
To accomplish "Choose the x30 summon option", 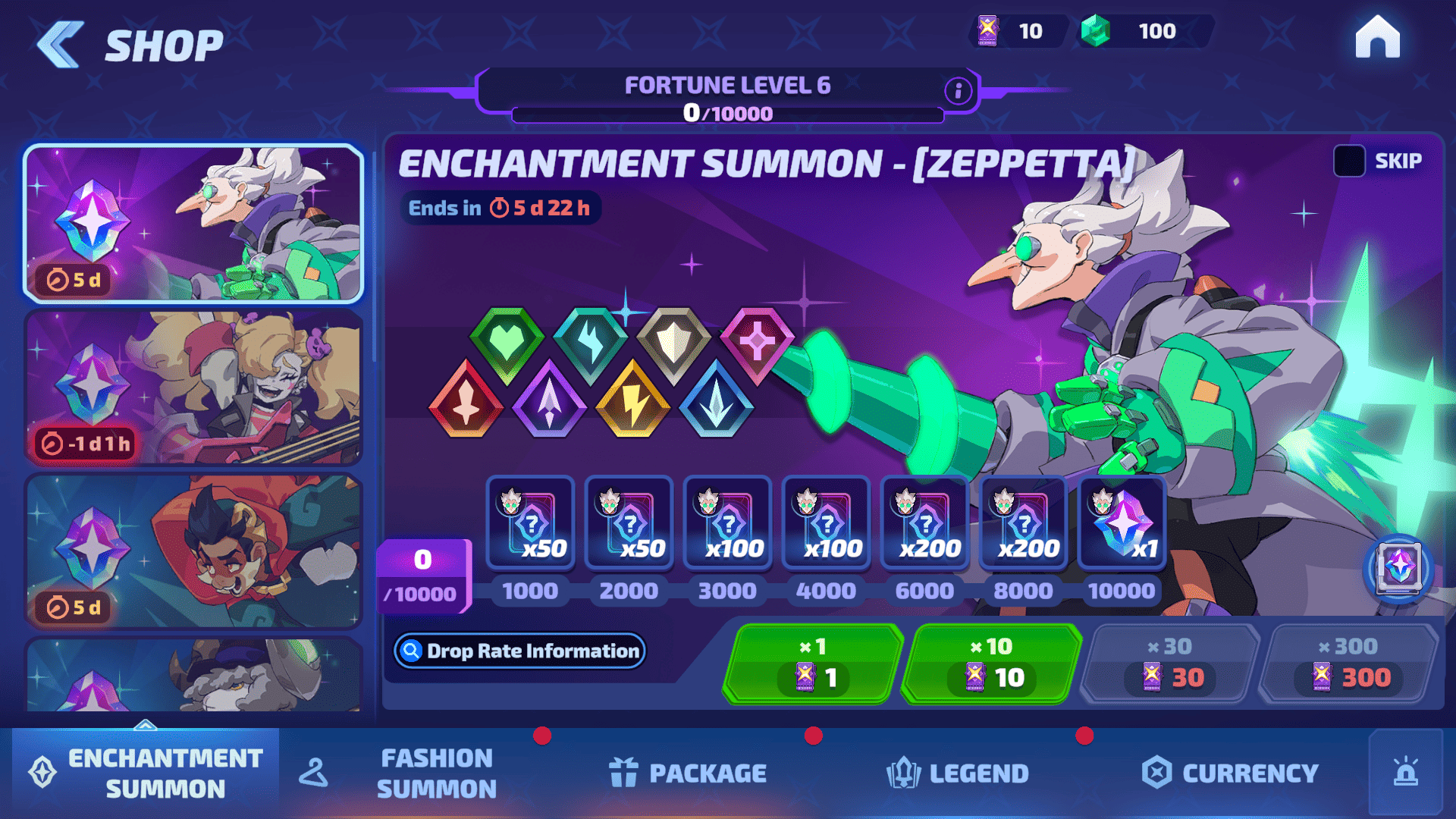I will pos(1169,664).
